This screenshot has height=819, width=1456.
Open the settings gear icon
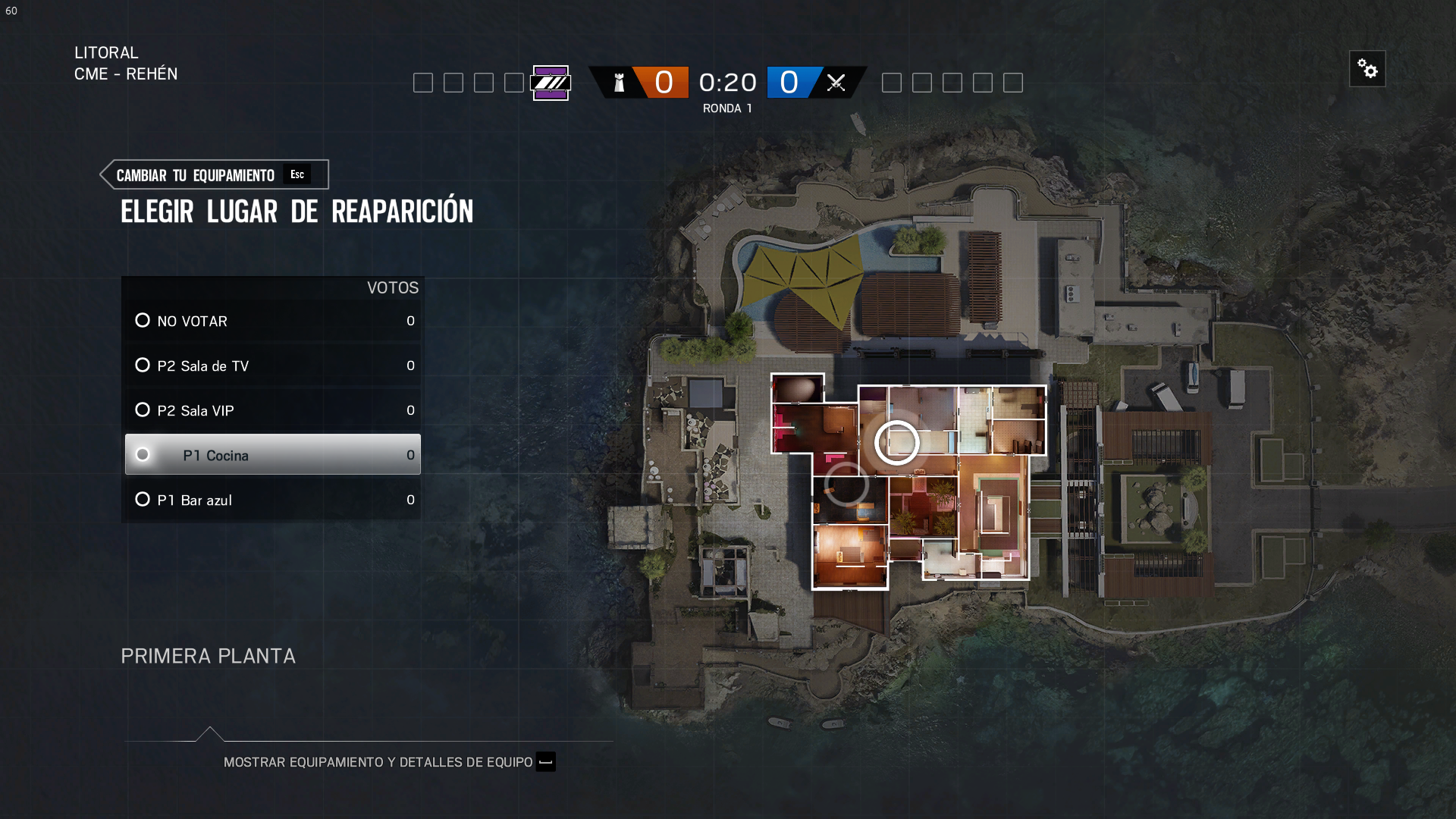point(1368,68)
